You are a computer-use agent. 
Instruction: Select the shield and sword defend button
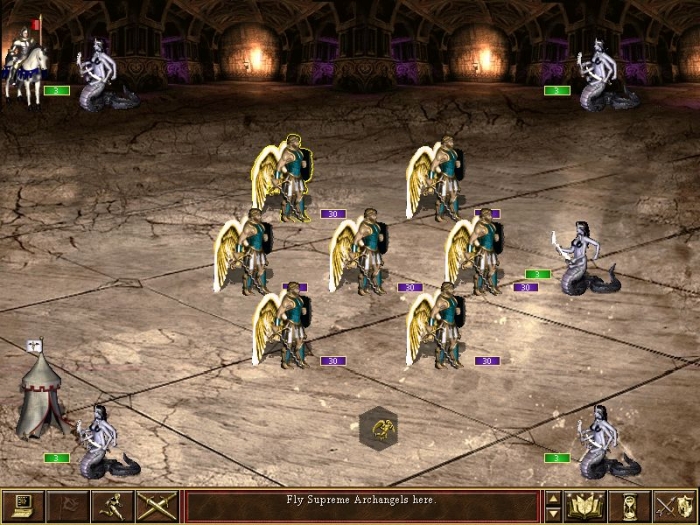[x=674, y=506]
